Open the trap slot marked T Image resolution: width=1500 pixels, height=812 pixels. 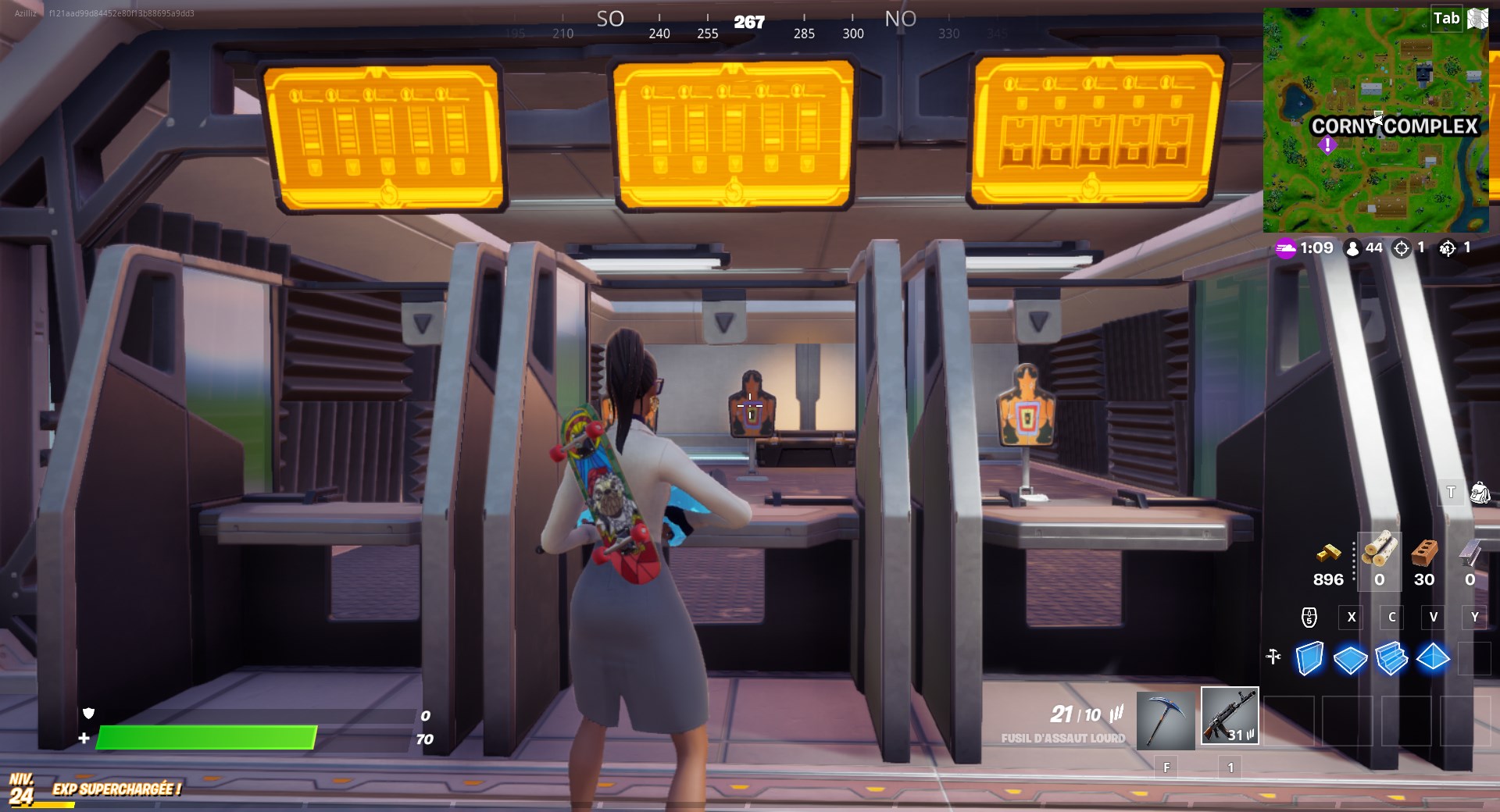coord(1450,493)
